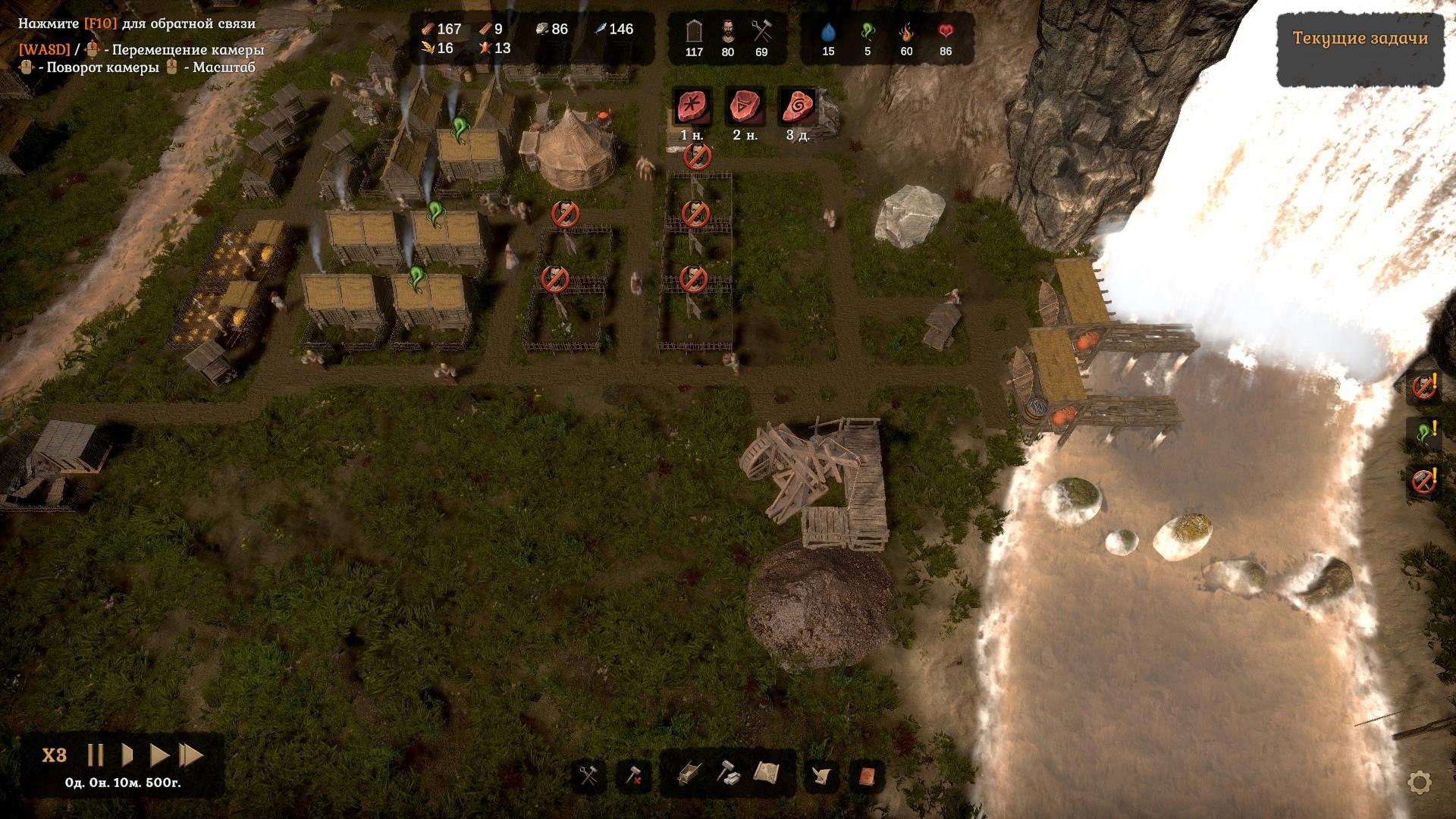Select the red rune stone labeled 2 н.
The width and height of the screenshot is (1456, 819).
pyautogui.click(x=745, y=107)
